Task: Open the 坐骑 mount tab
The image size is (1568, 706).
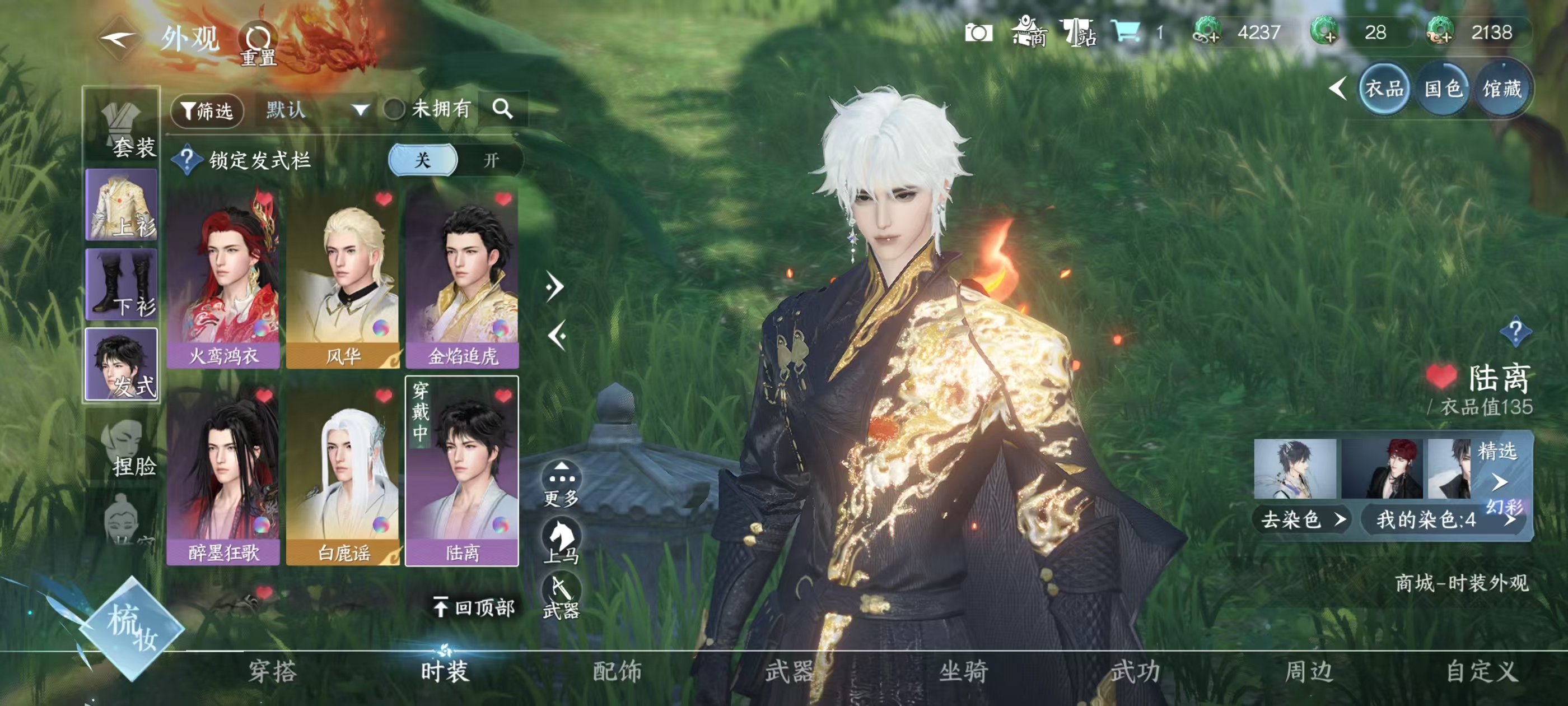Action: click(963, 671)
